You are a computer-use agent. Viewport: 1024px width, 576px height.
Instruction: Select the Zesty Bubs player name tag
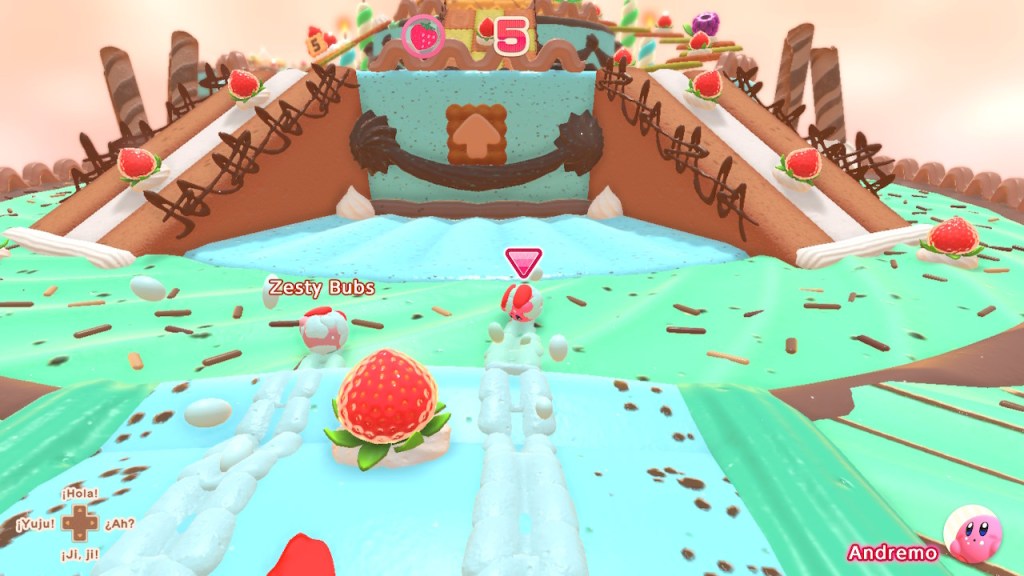(x=322, y=288)
